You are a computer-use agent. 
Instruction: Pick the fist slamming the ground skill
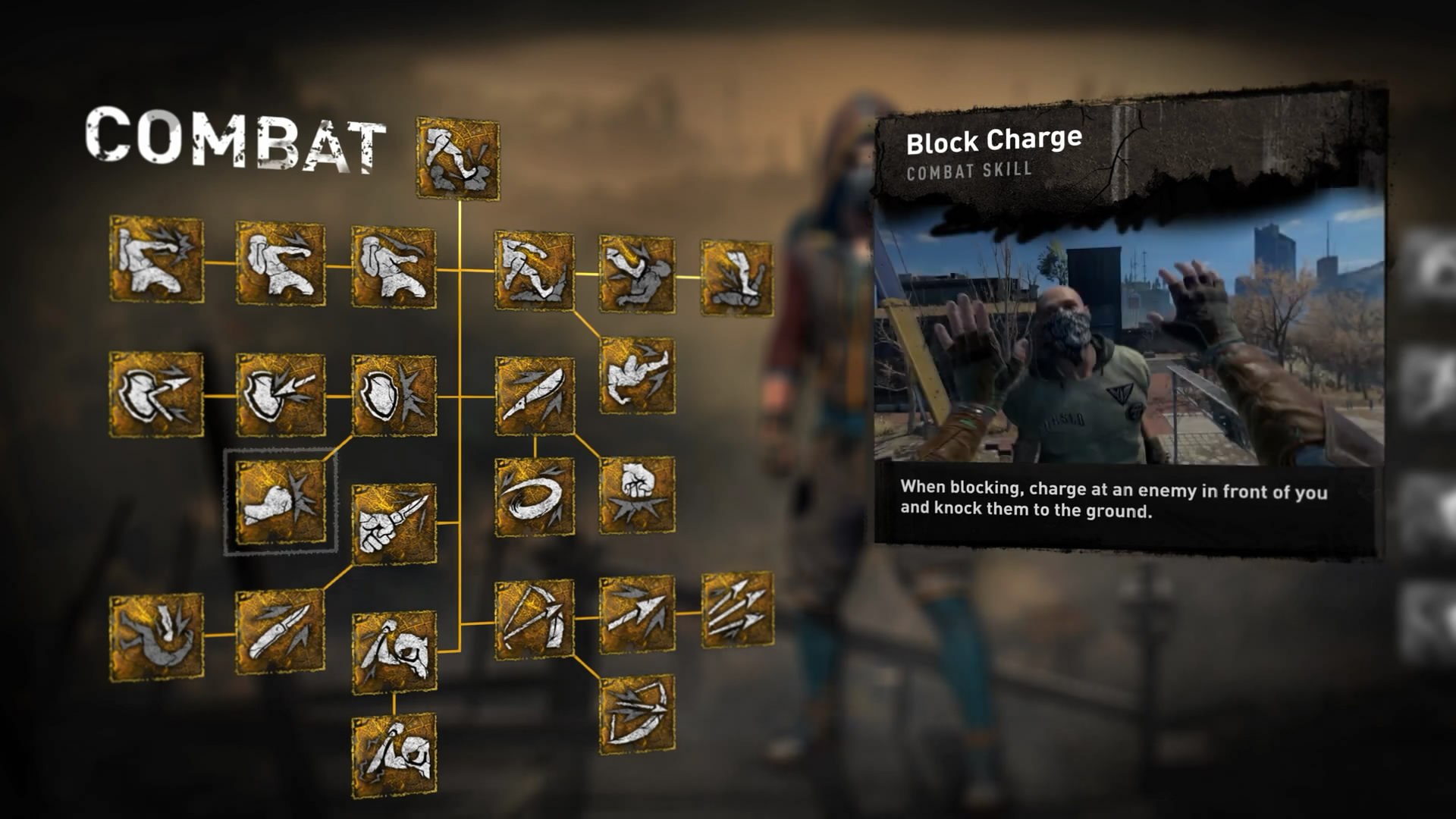coord(637,494)
